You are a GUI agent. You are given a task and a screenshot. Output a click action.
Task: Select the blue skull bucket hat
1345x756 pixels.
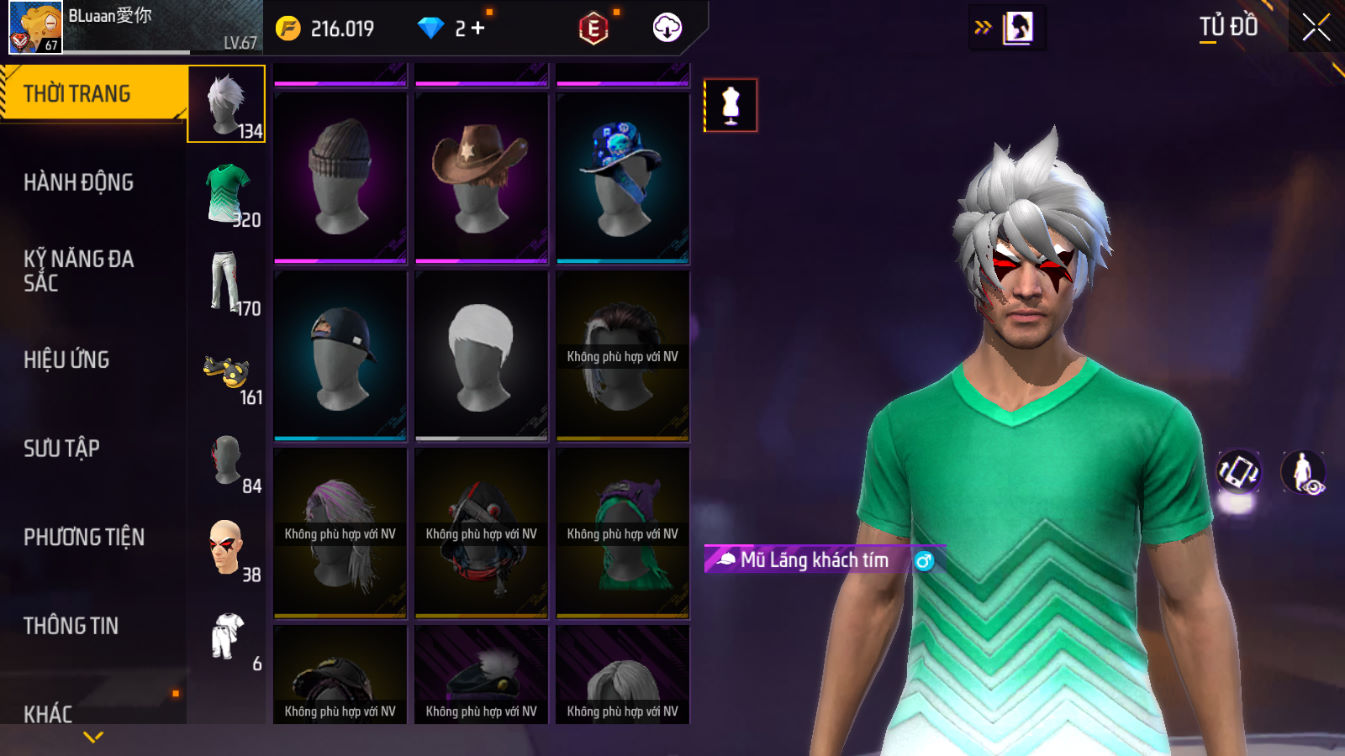(622, 178)
